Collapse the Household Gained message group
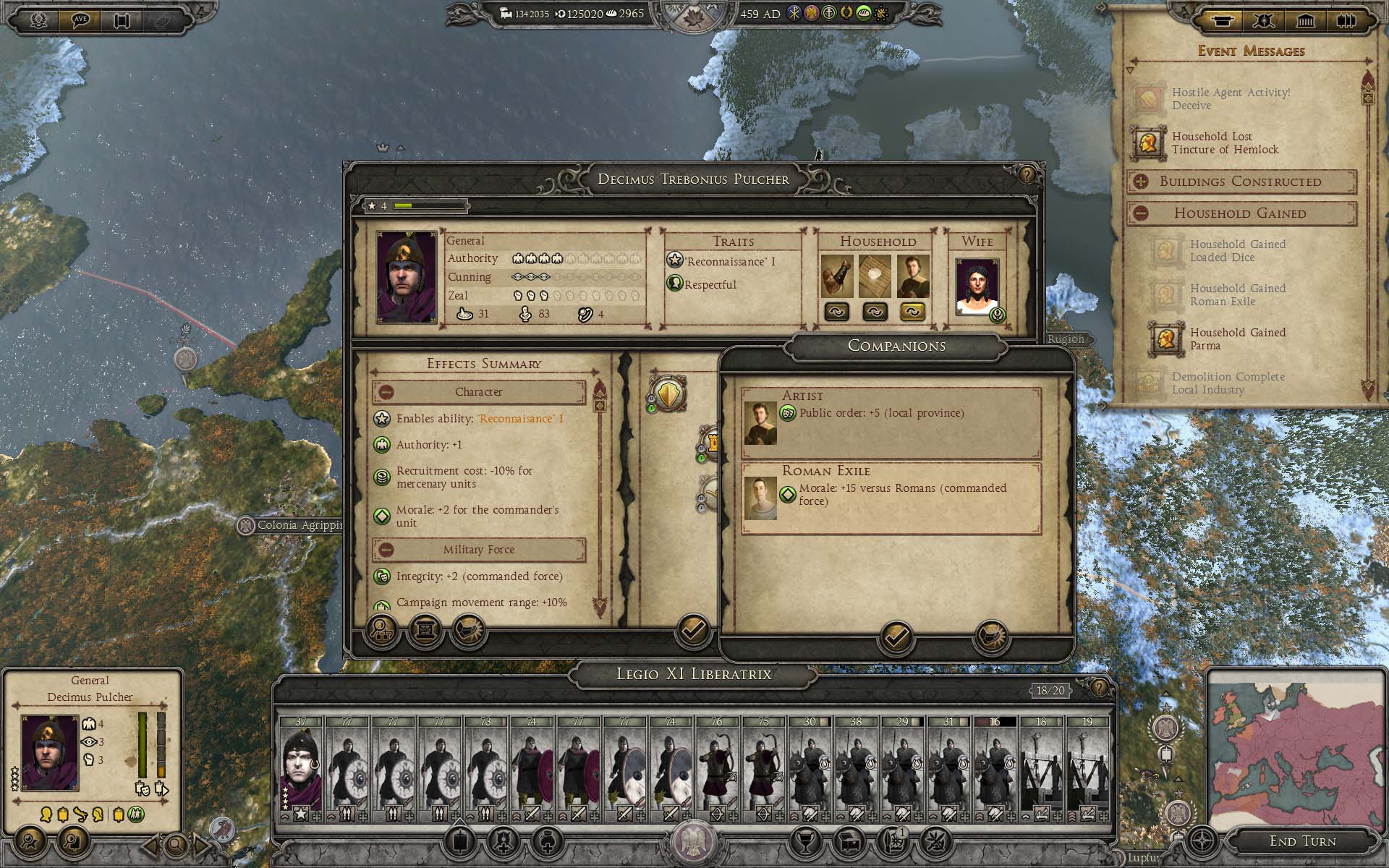 [1141, 213]
